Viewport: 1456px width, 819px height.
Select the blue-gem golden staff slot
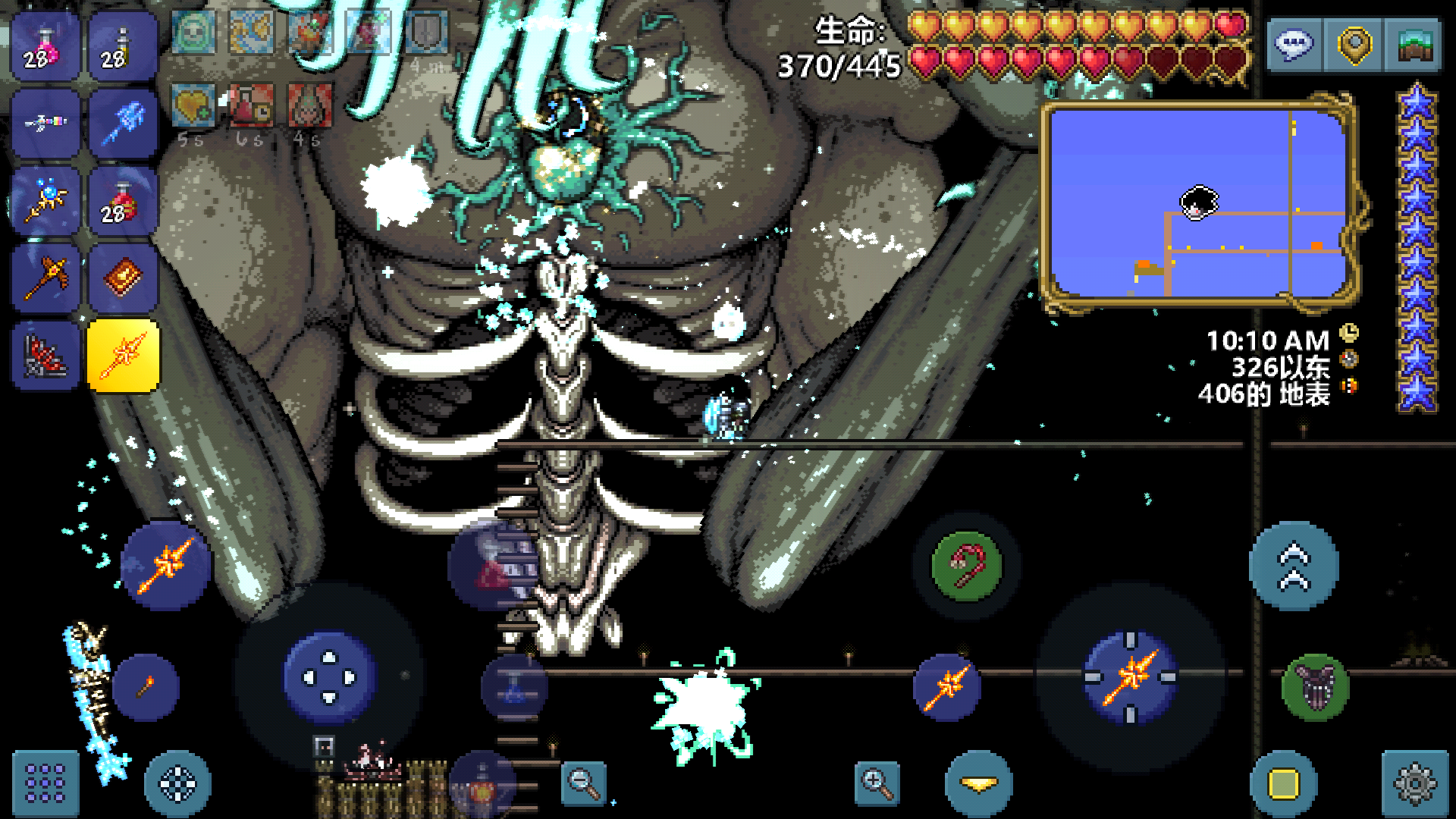click(45, 200)
